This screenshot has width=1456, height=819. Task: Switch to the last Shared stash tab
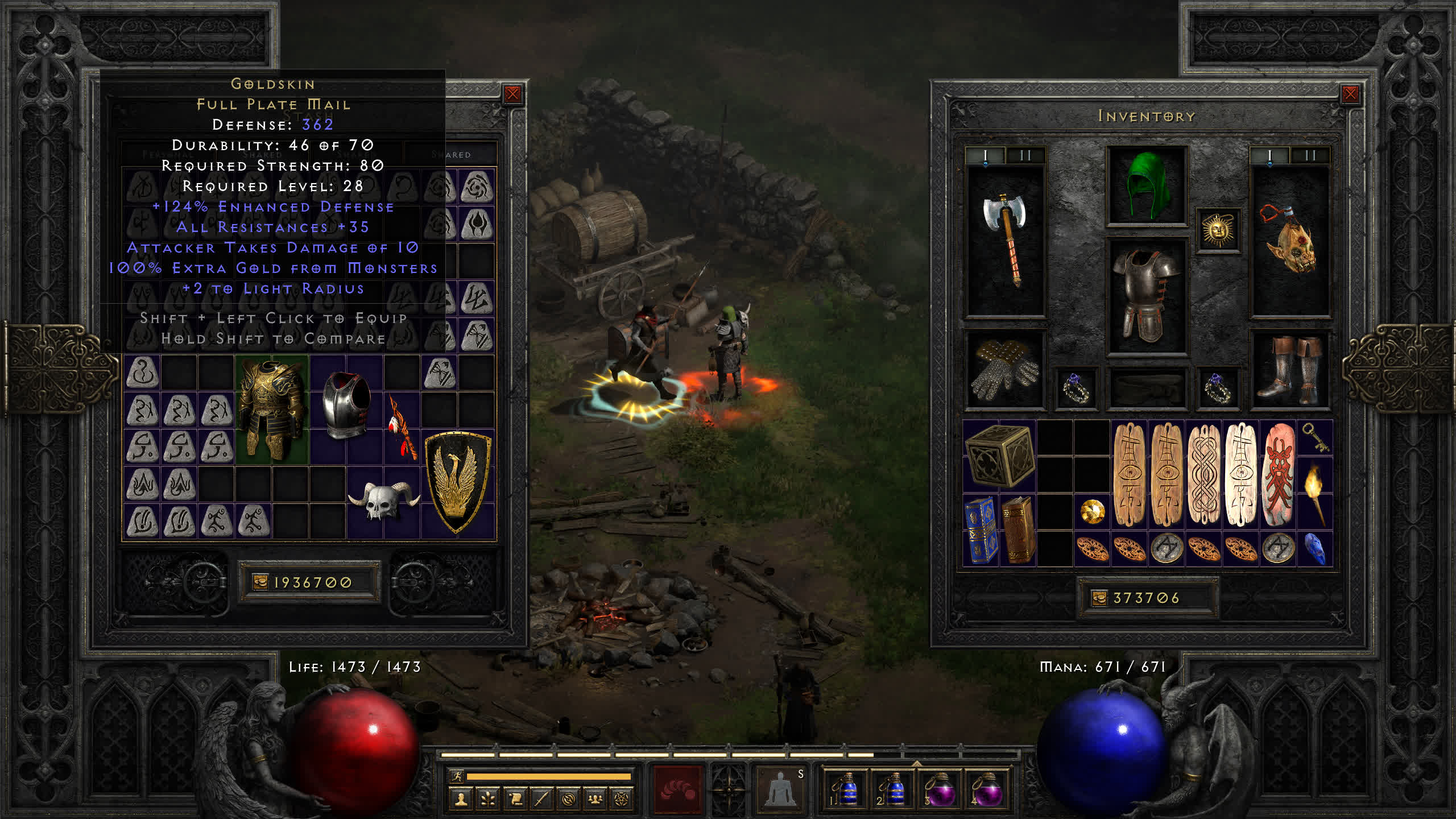coord(450,155)
